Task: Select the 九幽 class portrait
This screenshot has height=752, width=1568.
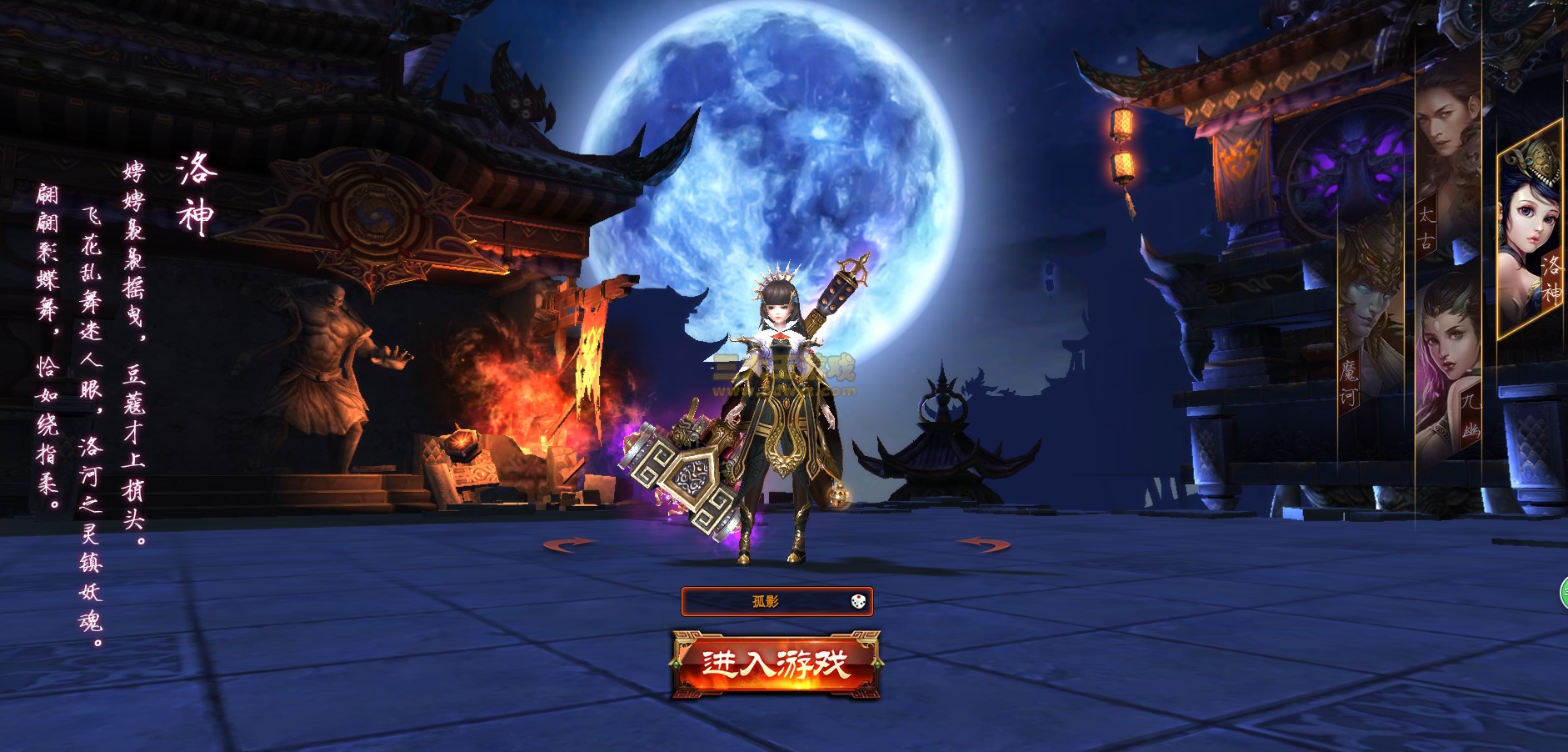Action: click(1448, 367)
